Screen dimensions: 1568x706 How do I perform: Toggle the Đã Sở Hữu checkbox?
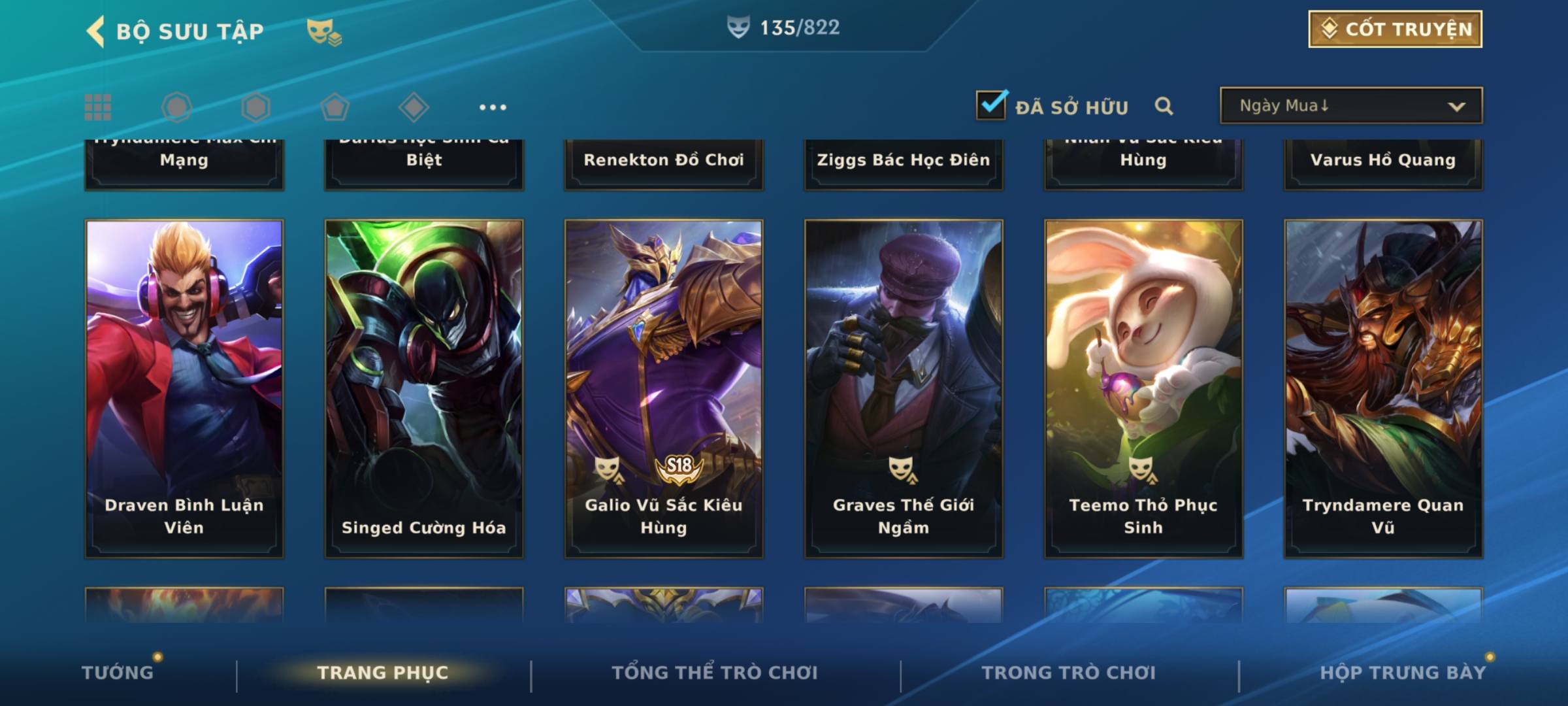pos(991,105)
